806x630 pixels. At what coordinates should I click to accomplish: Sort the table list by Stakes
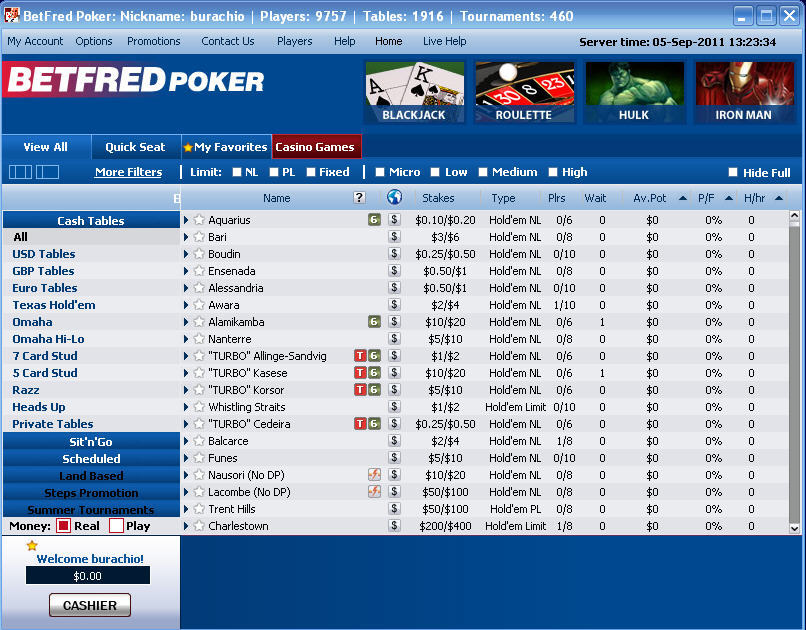438,198
